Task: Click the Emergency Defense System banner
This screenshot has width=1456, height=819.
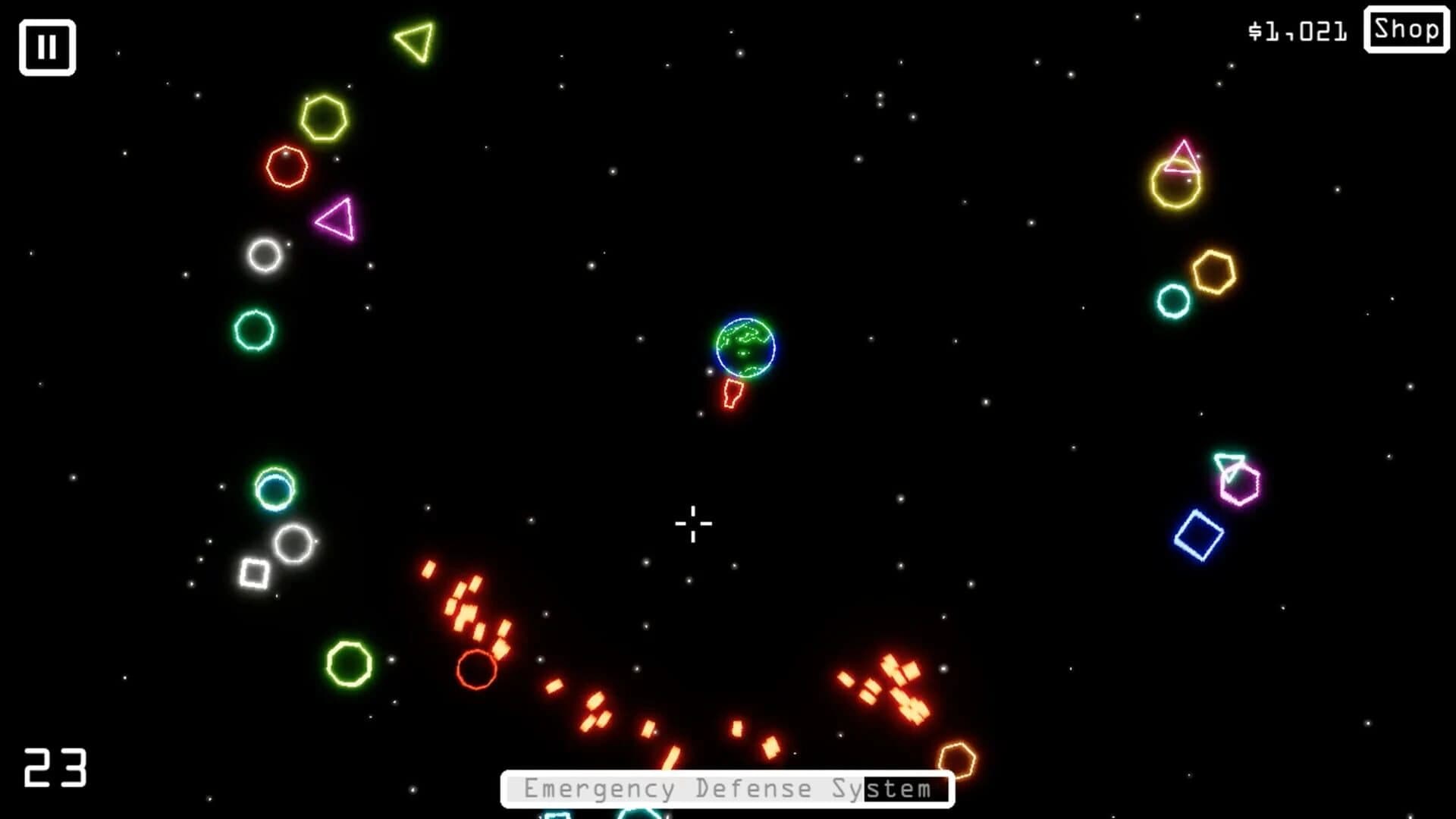Action: click(x=728, y=788)
